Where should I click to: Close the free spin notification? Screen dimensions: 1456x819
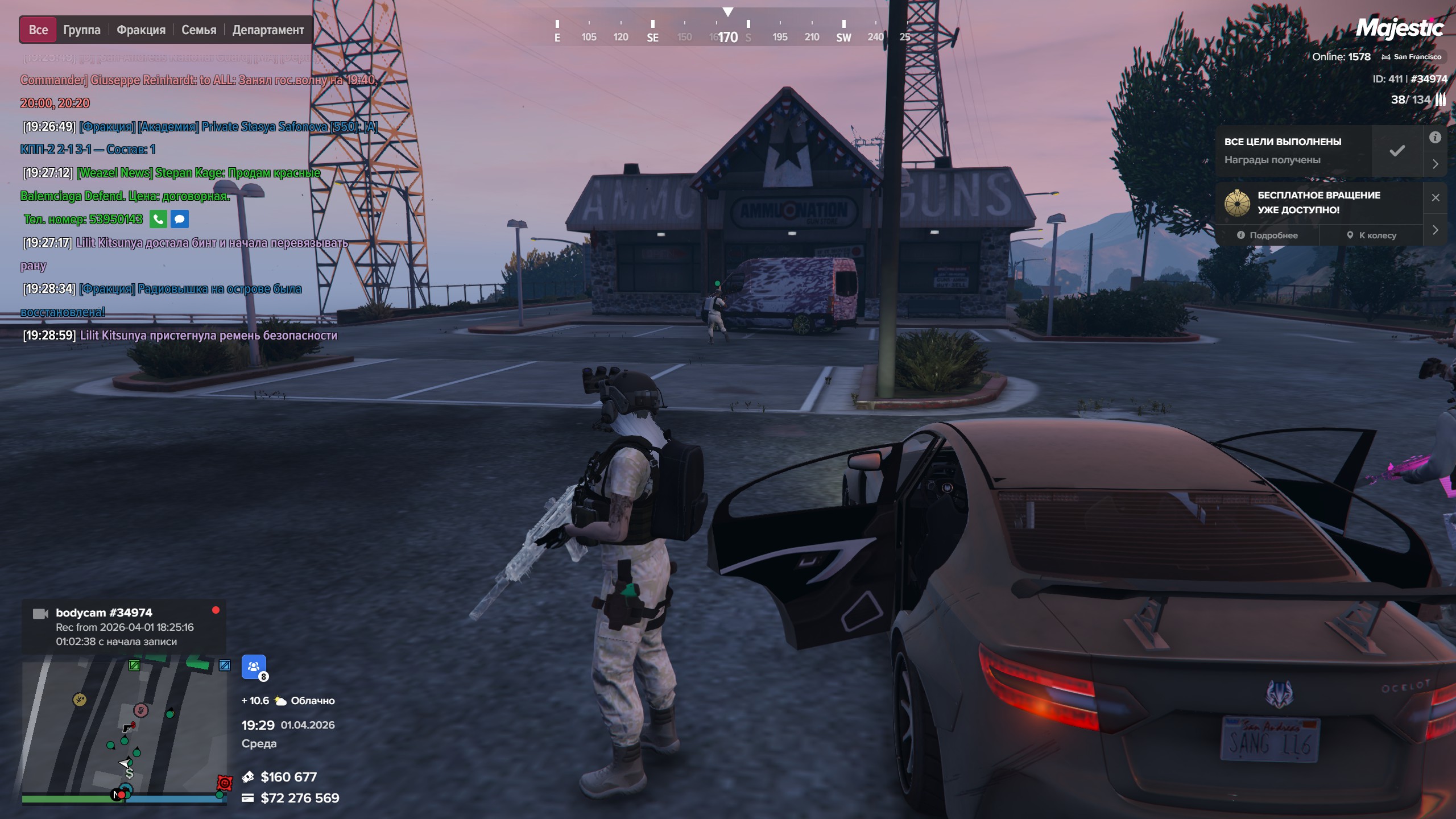1435,197
